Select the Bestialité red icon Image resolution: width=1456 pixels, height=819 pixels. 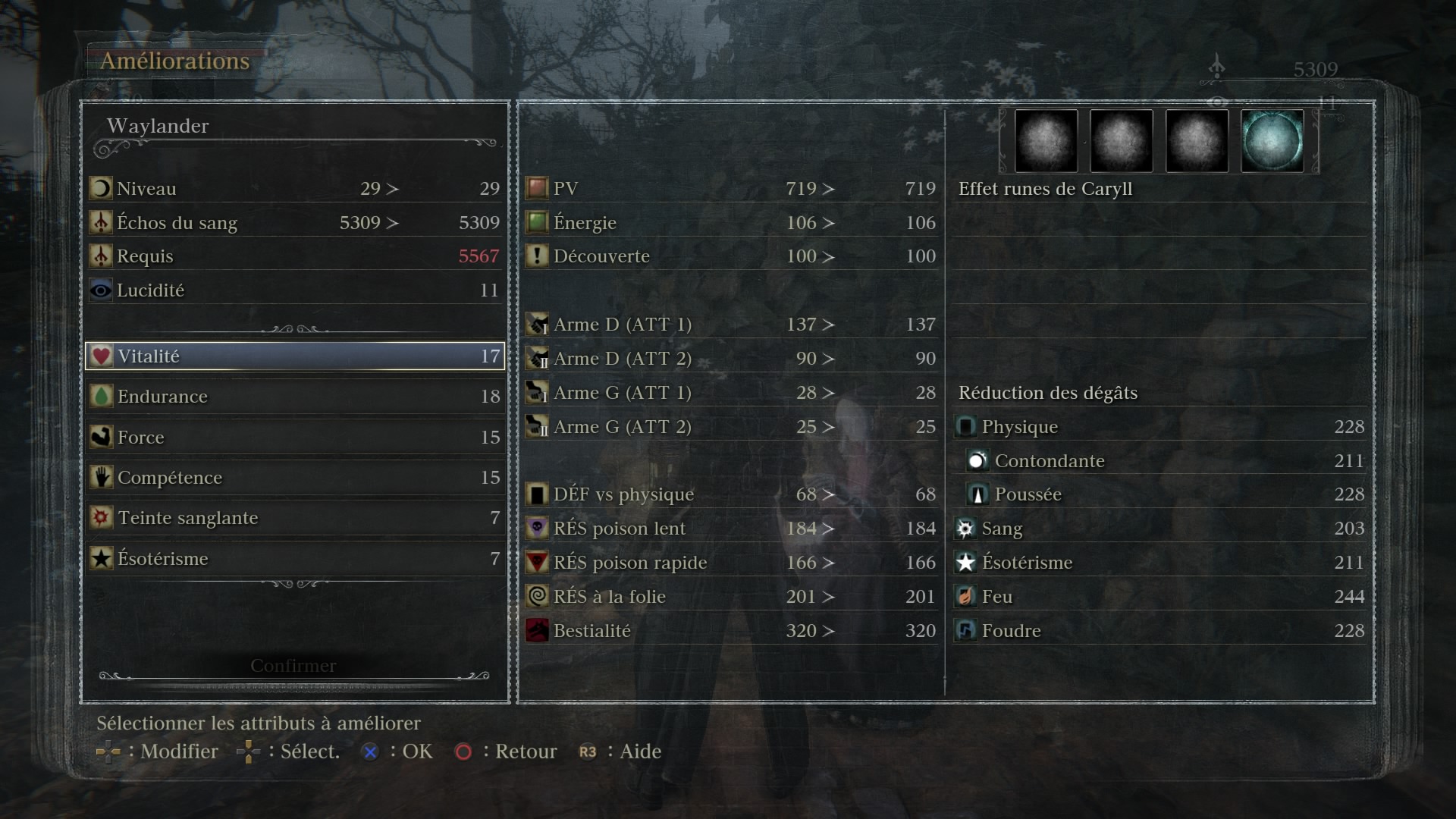pyautogui.click(x=536, y=629)
